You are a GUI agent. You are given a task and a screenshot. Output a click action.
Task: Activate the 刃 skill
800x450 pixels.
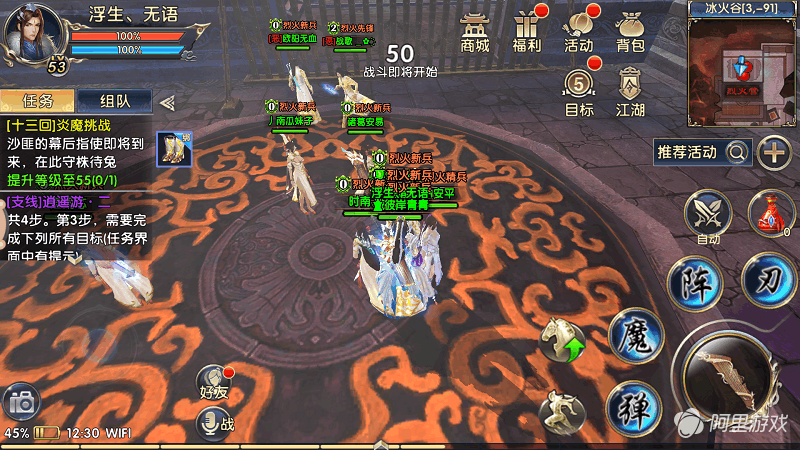[769, 275]
